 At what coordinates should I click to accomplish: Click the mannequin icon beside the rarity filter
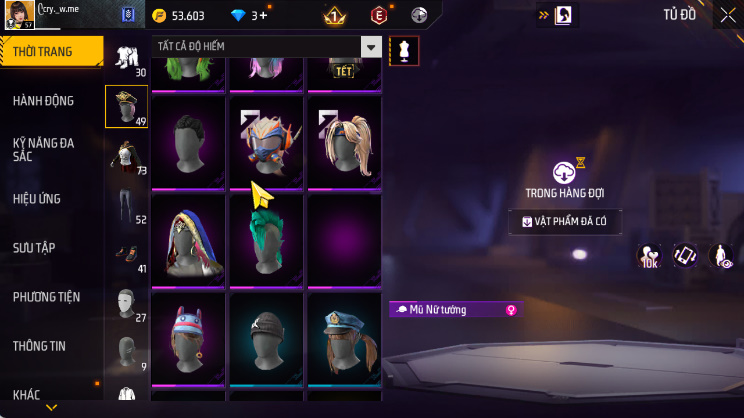(x=404, y=50)
